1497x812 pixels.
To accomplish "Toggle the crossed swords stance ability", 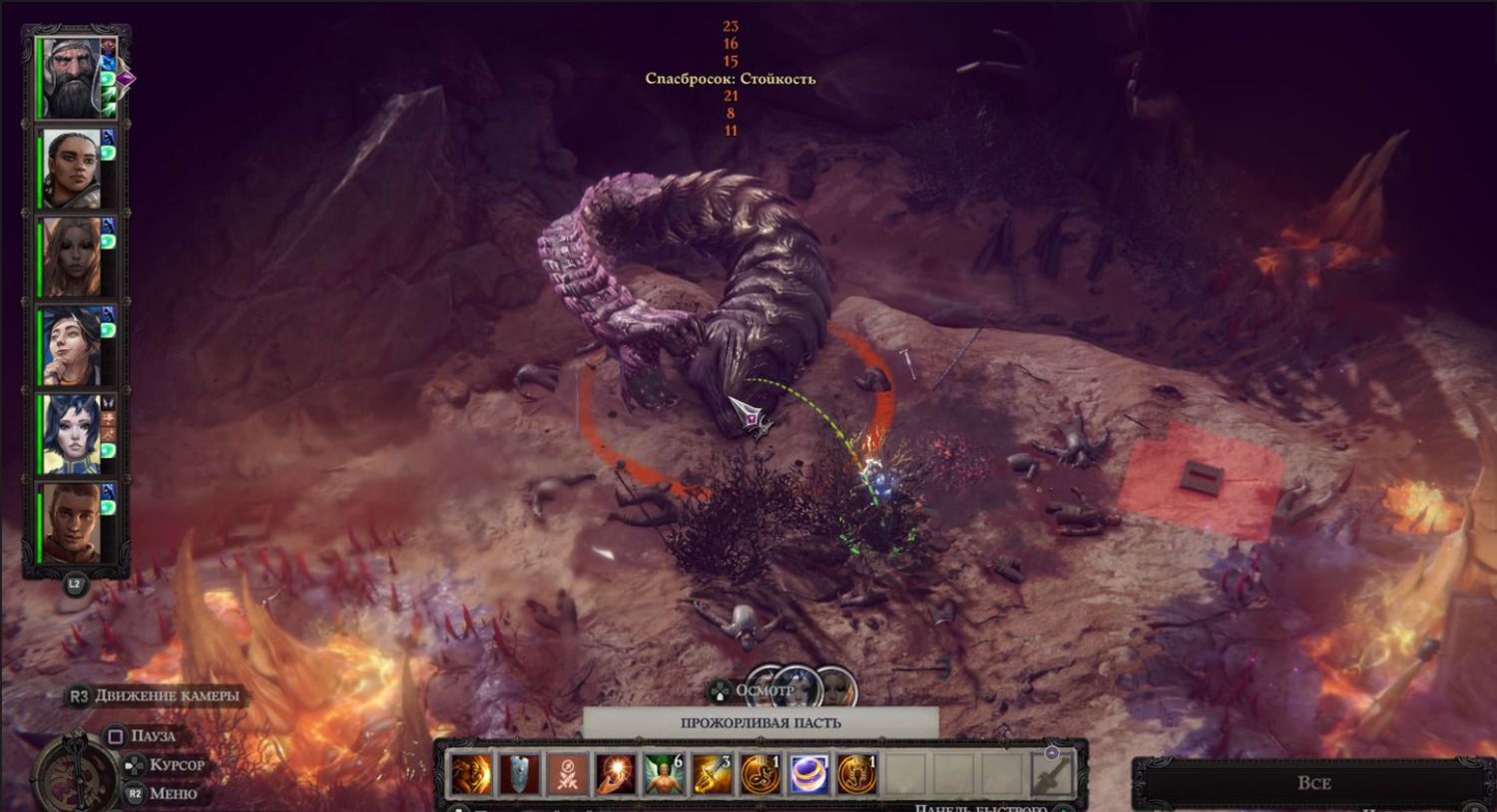I will (568, 775).
